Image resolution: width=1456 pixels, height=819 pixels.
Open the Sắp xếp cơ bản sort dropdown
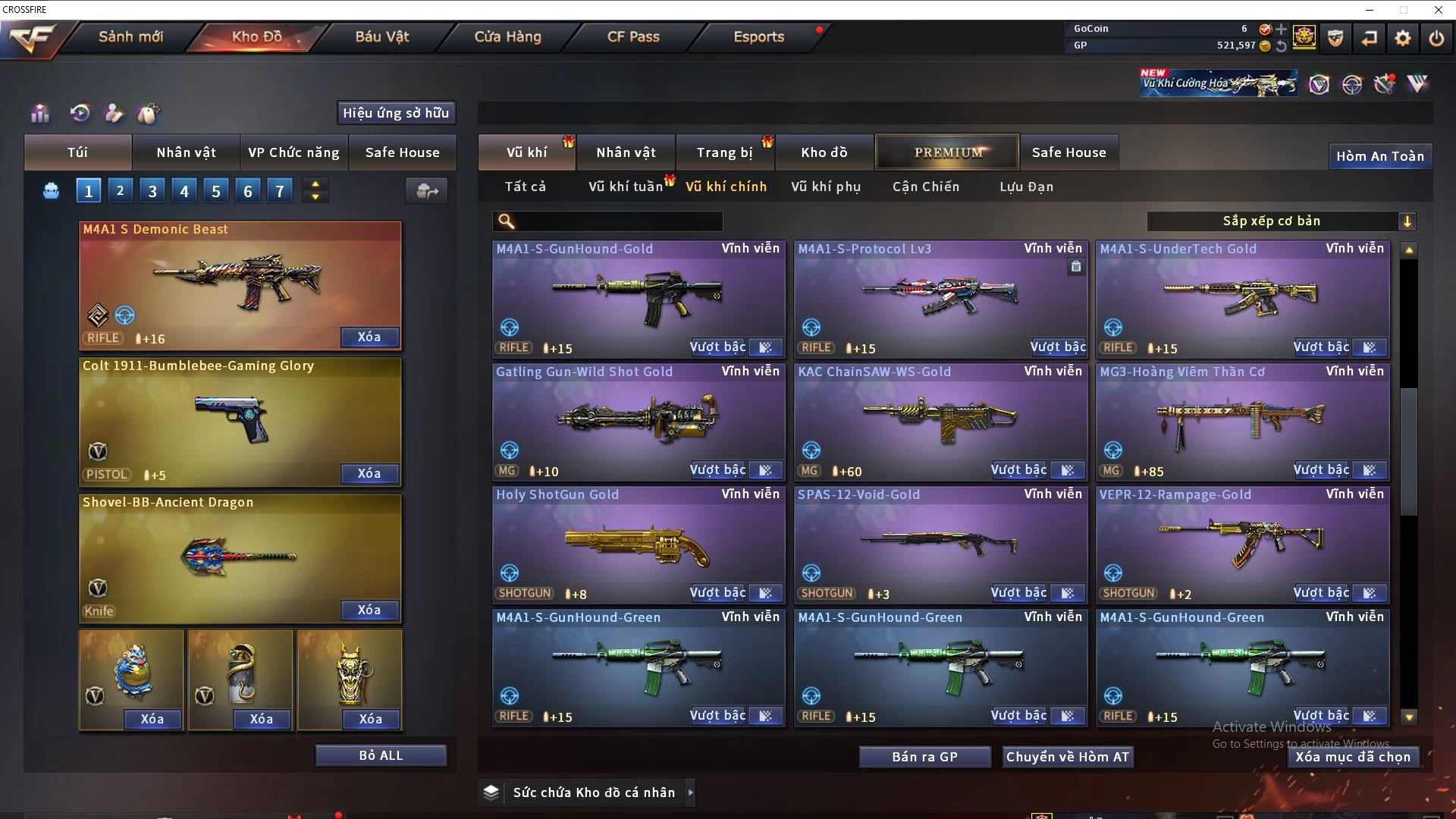(1281, 221)
